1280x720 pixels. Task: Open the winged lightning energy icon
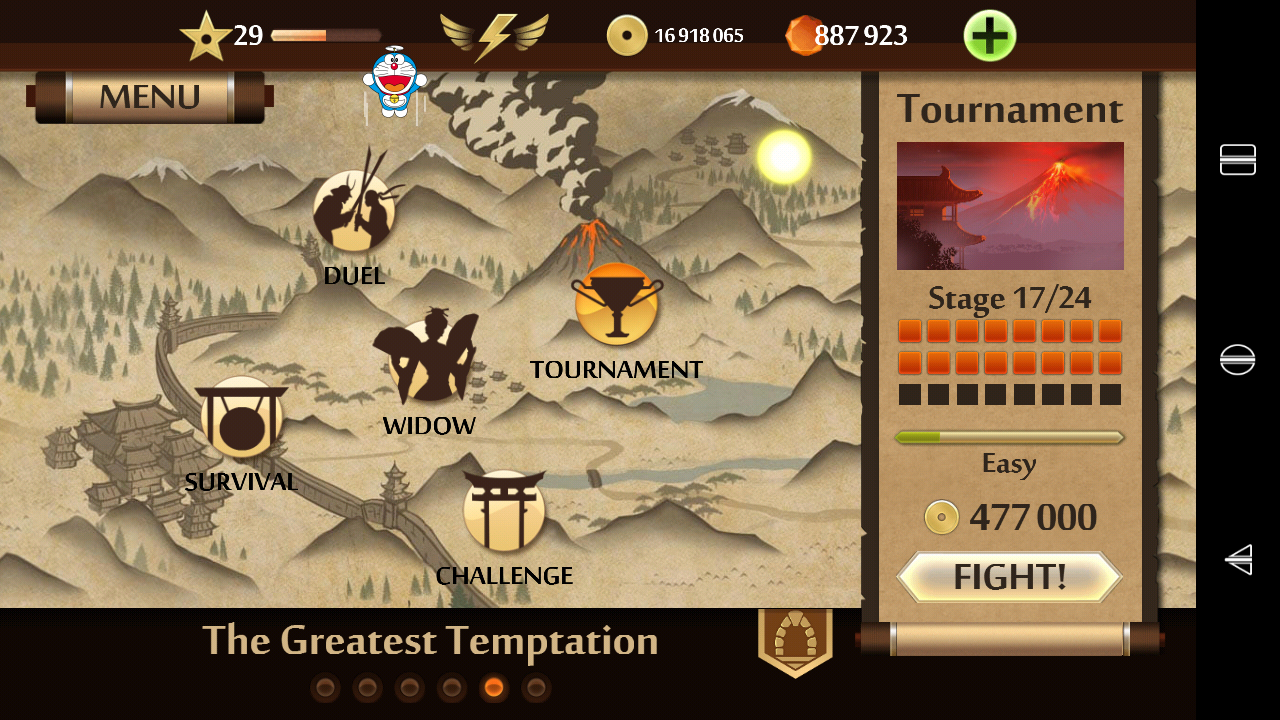pos(494,37)
